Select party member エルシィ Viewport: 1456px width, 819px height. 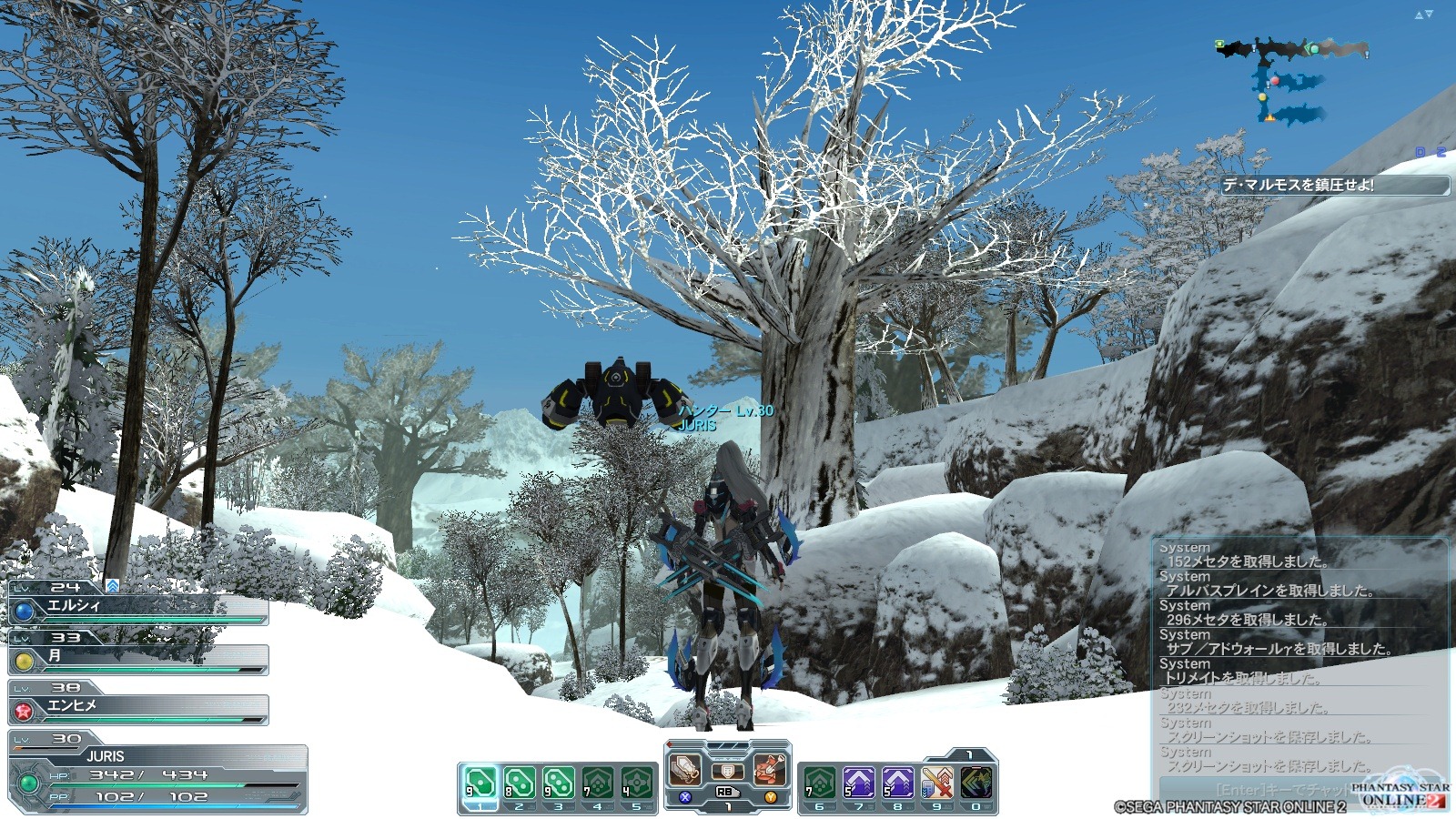click(138, 607)
